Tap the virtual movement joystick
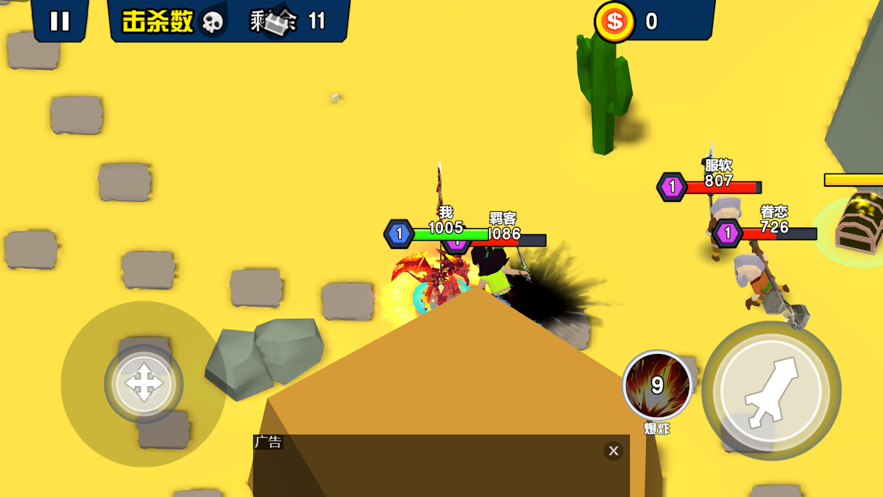Image resolution: width=883 pixels, height=497 pixels. 143,383
